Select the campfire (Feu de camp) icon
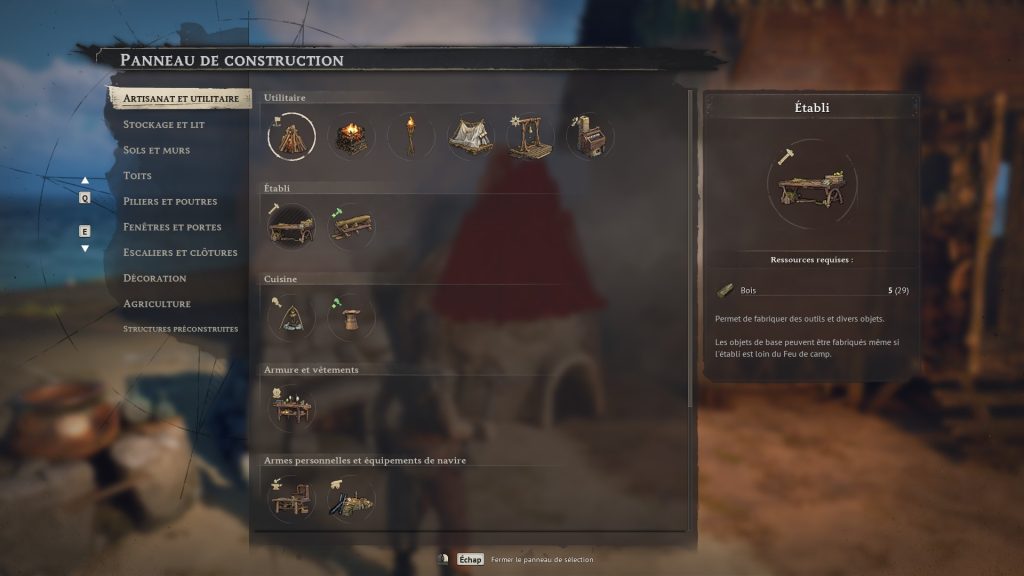Screen dimensions: 1024x576 pos(291,135)
